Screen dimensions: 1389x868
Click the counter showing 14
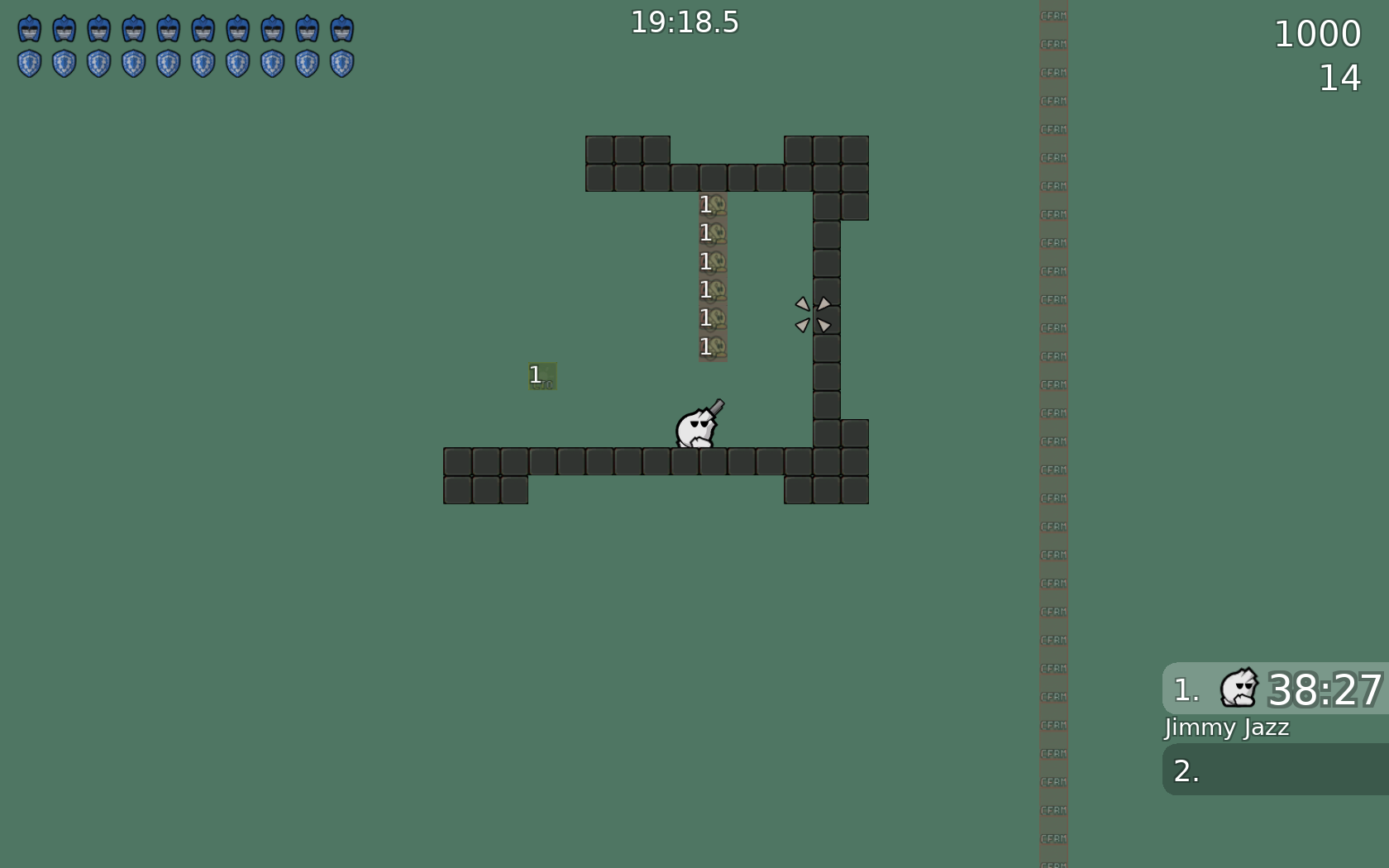coord(1338,79)
